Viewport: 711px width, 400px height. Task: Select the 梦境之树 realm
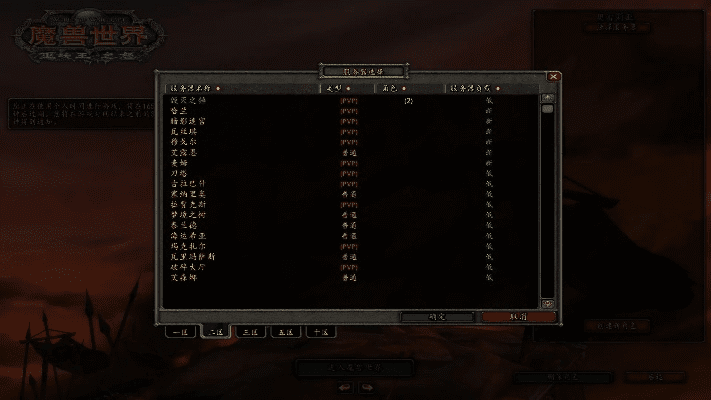click(188, 215)
